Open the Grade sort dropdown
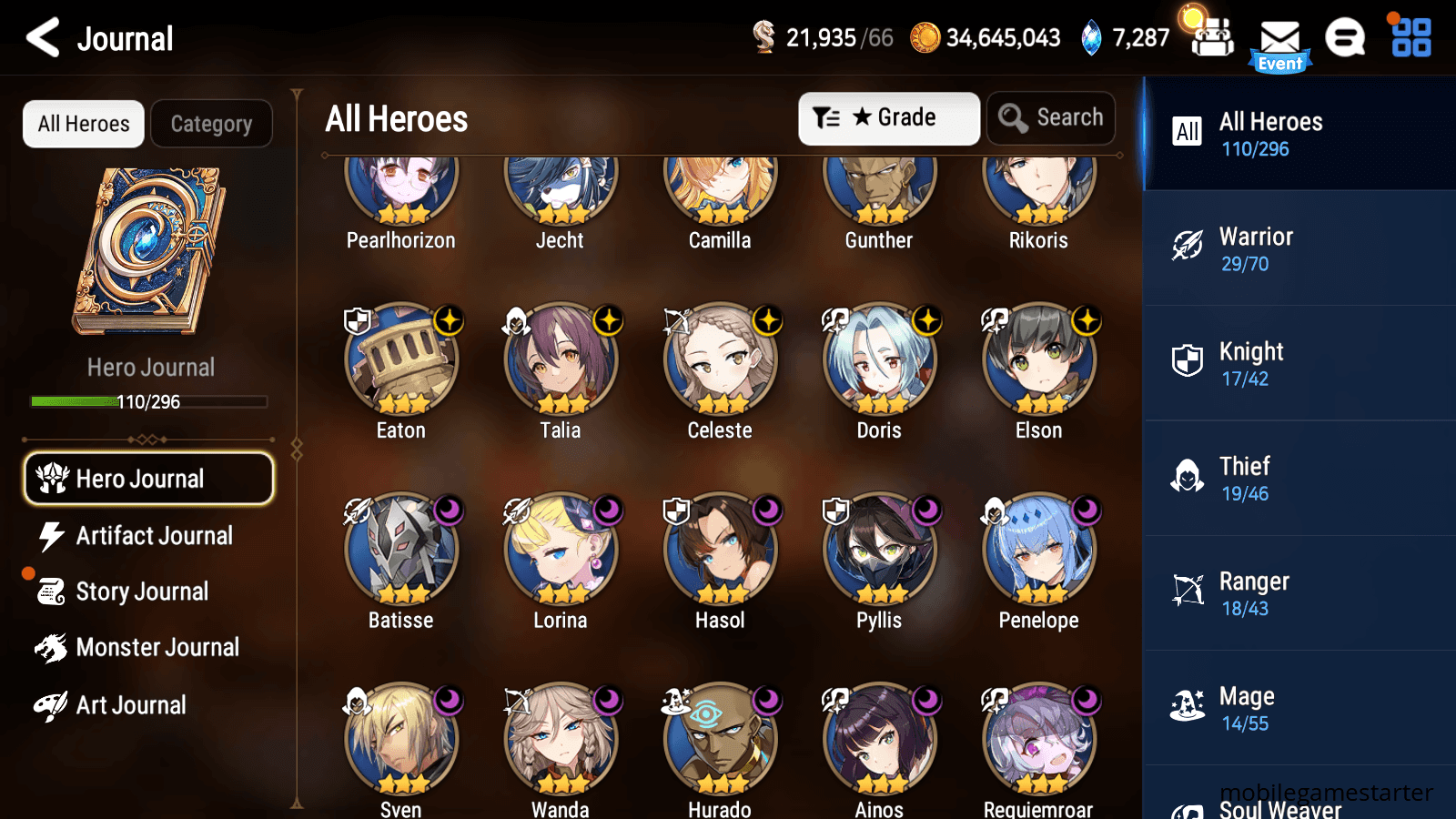This screenshot has width=1456, height=819. click(888, 117)
